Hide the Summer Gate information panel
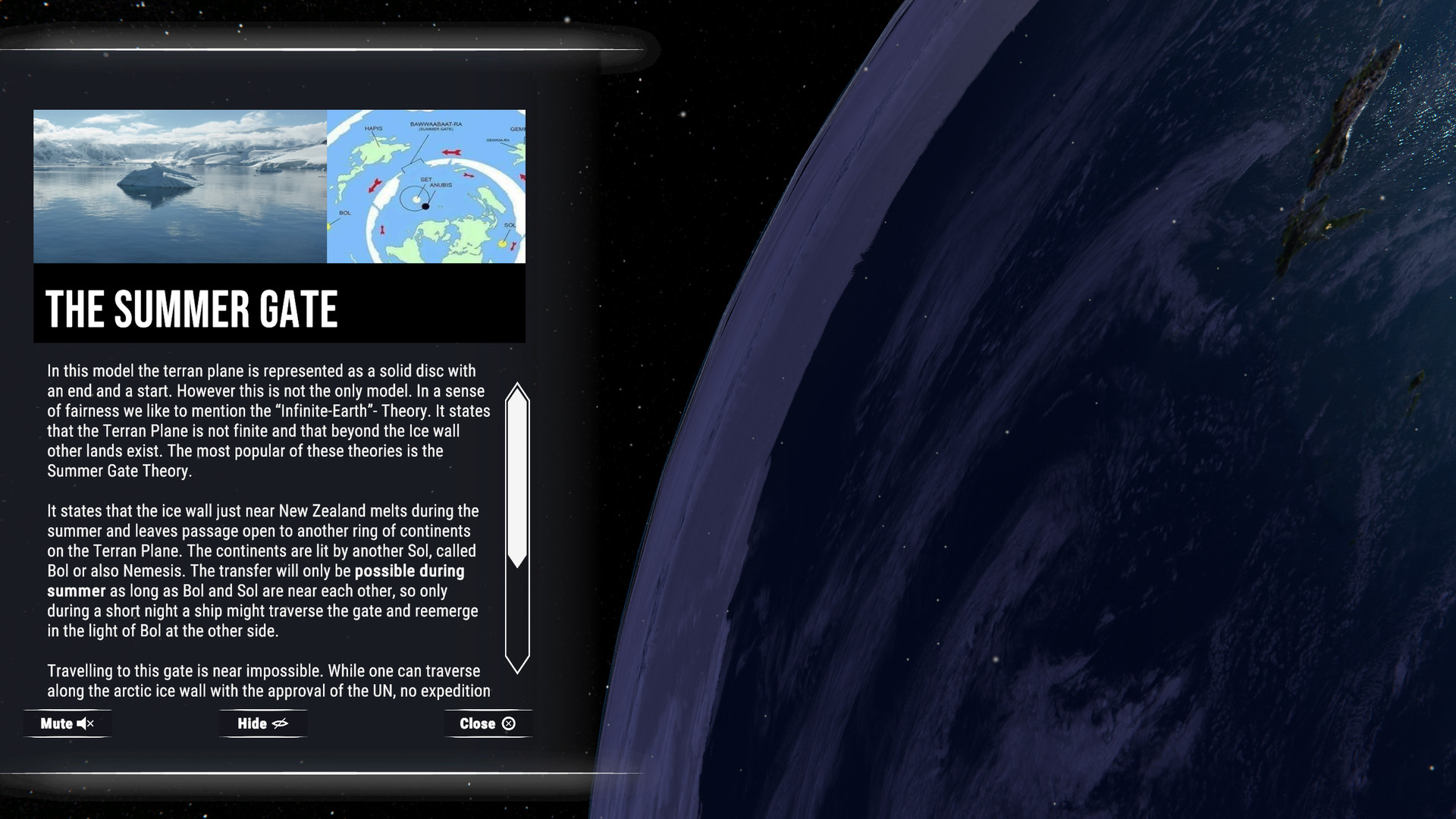 coord(262,723)
